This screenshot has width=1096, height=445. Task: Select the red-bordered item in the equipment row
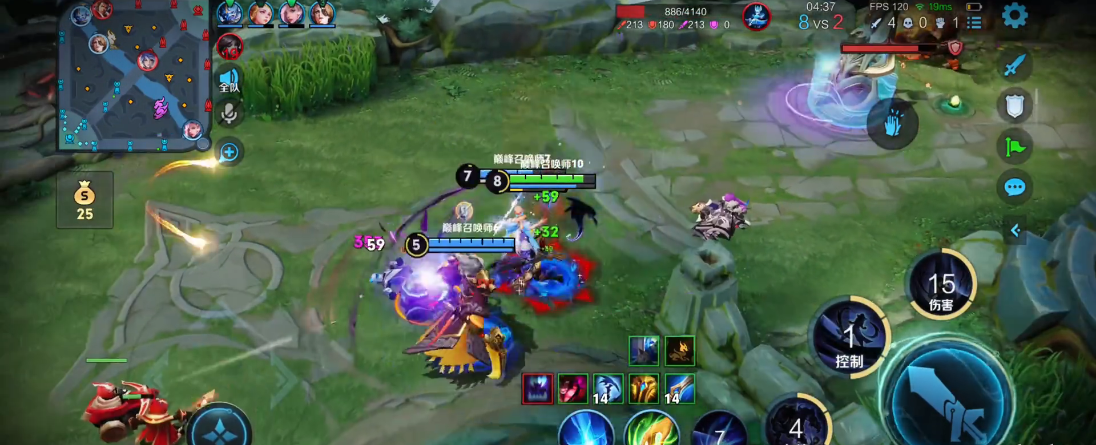(537, 388)
